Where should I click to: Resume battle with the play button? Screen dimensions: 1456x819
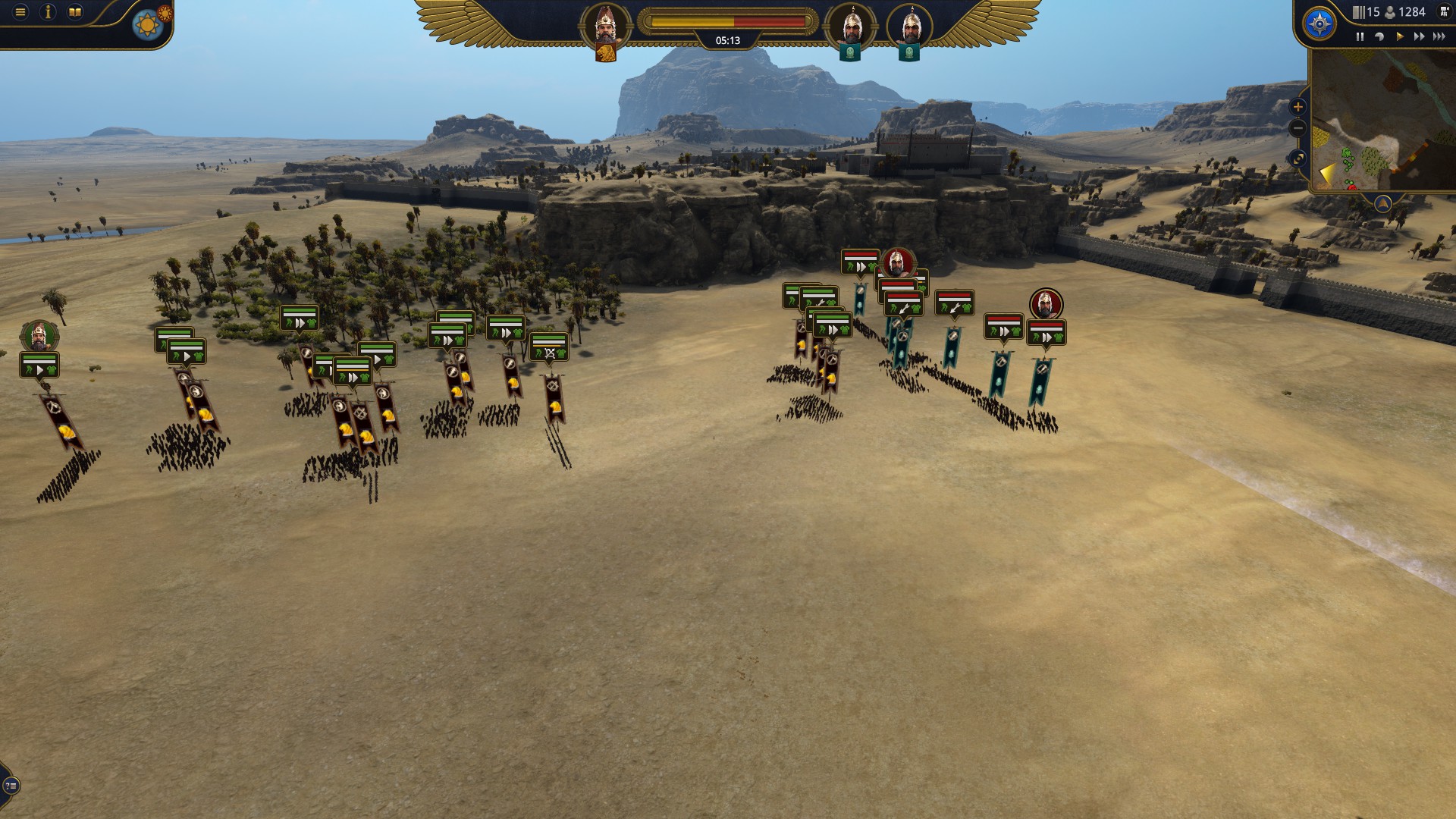(1400, 36)
